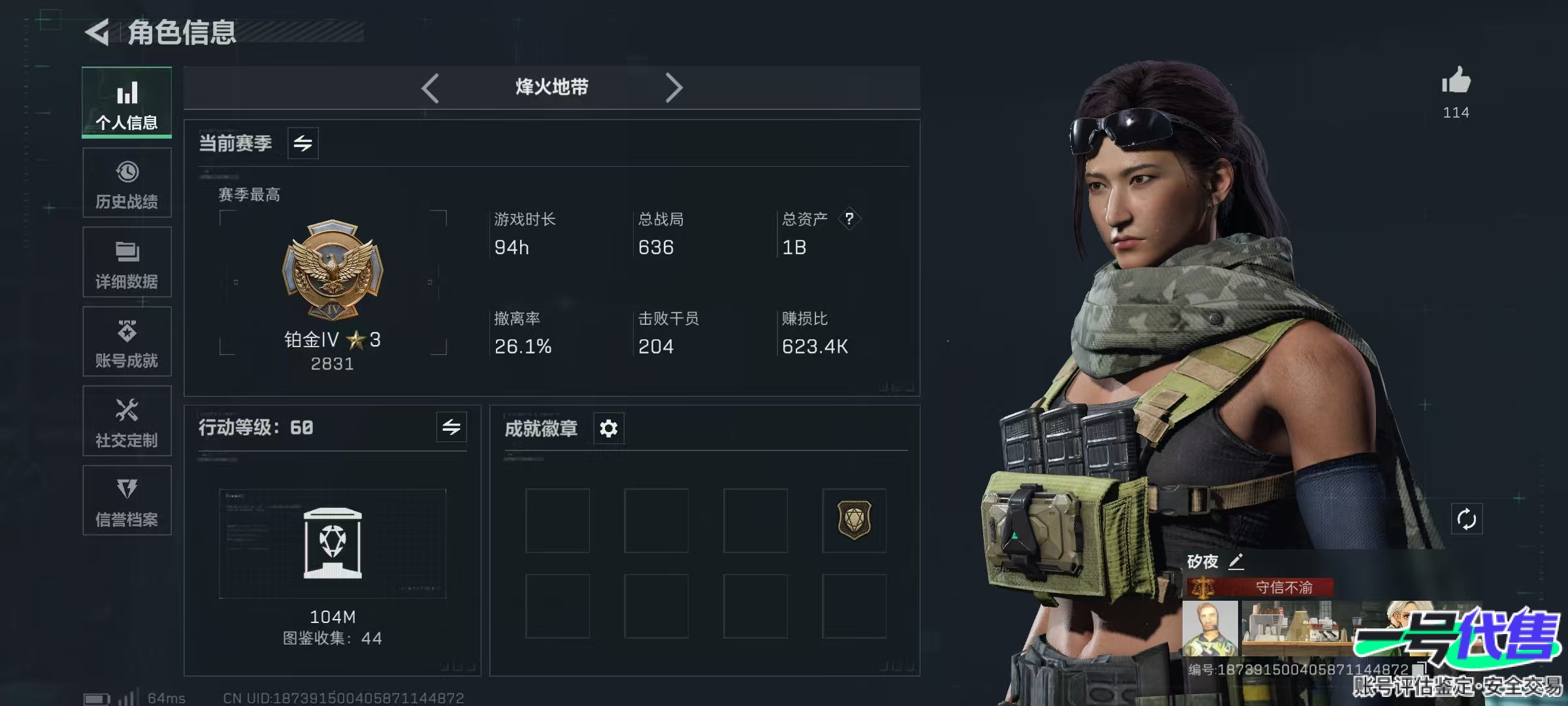Select the equipped hexagon achievement badge
Image resolution: width=1568 pixels, height=706 pixels.
[854, 520]
